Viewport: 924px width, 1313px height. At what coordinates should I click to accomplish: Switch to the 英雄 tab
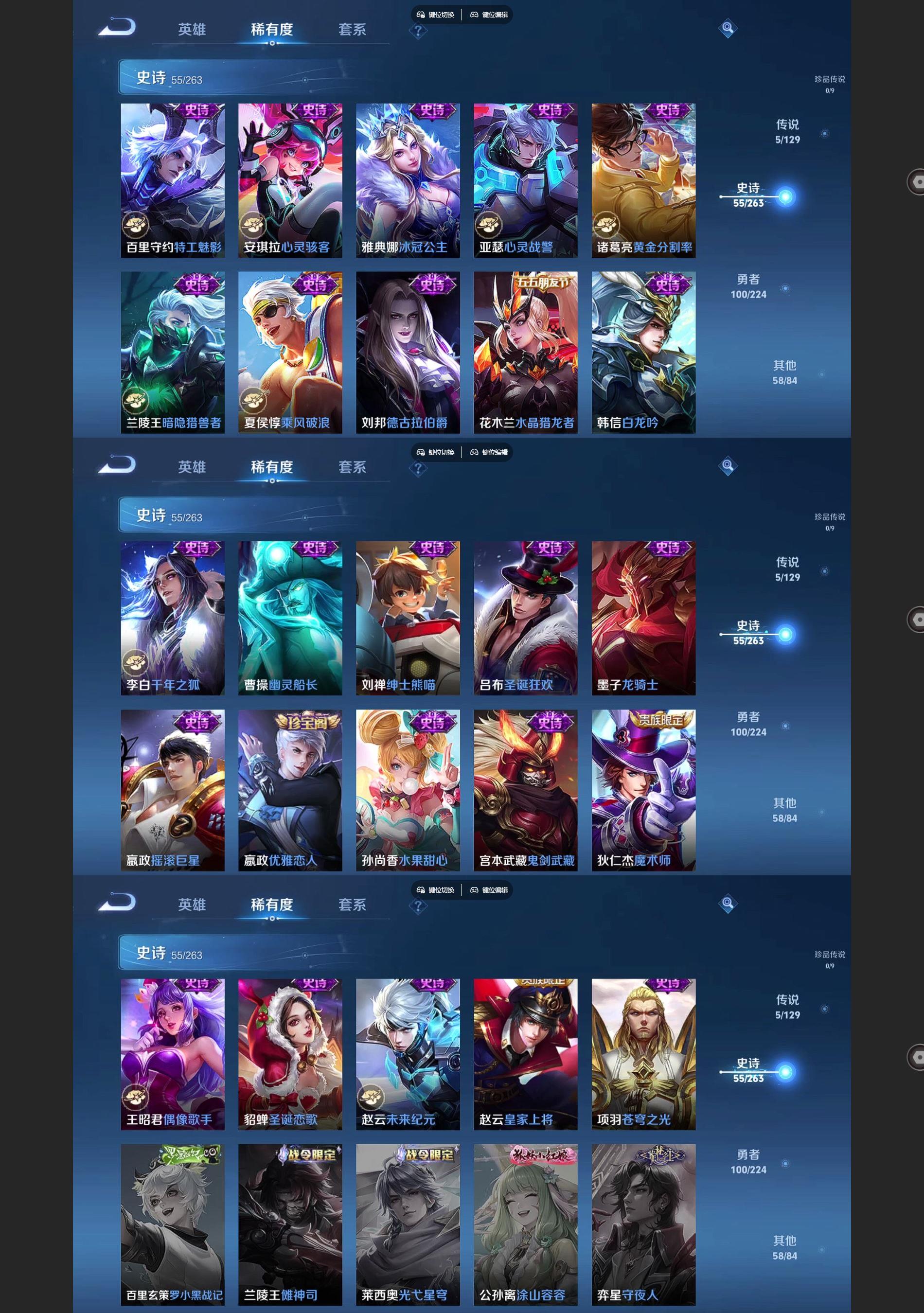pyautogui.click(x=194, y=29)
